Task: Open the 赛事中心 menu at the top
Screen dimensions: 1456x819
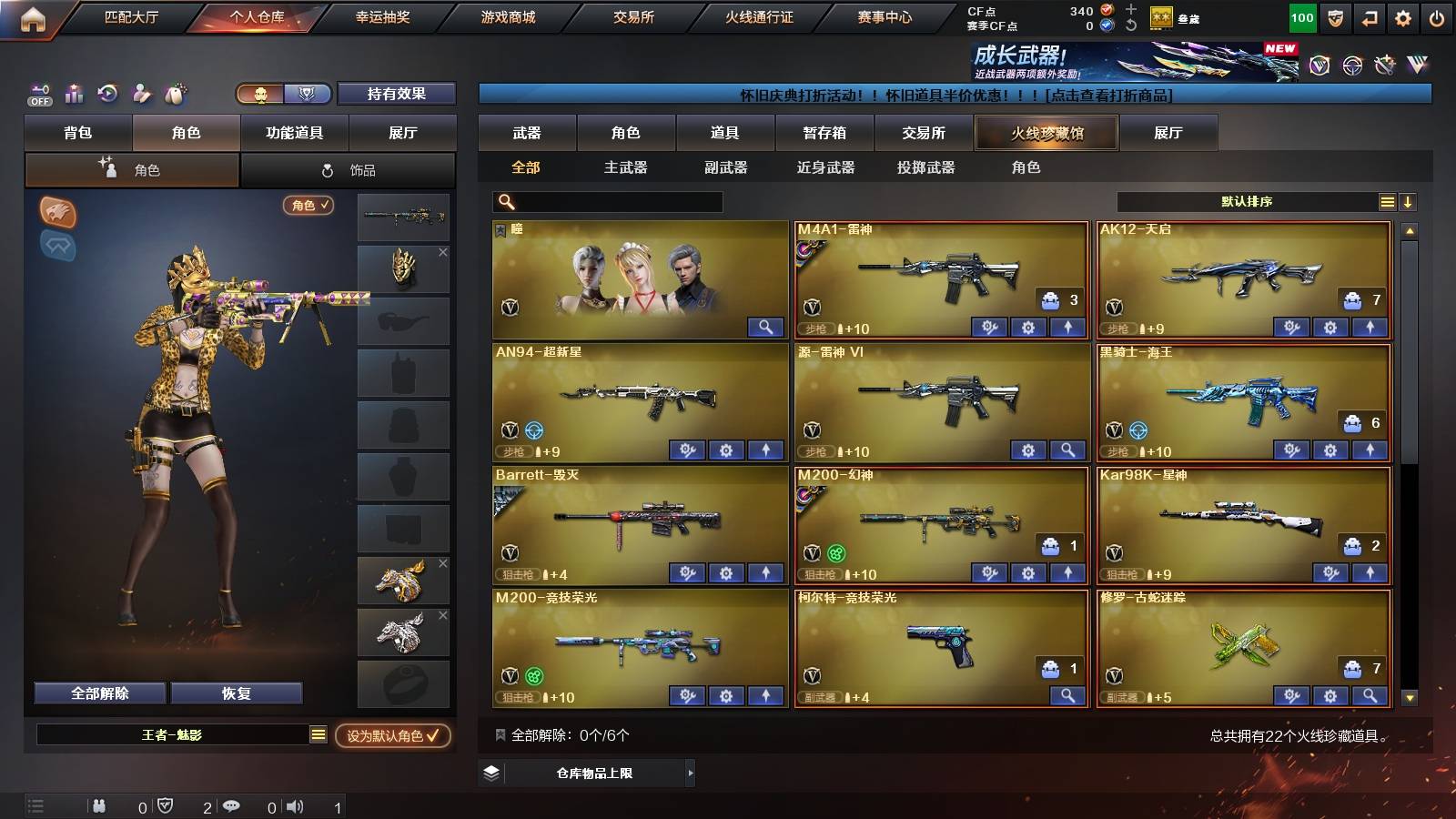Action: (885, 16)
